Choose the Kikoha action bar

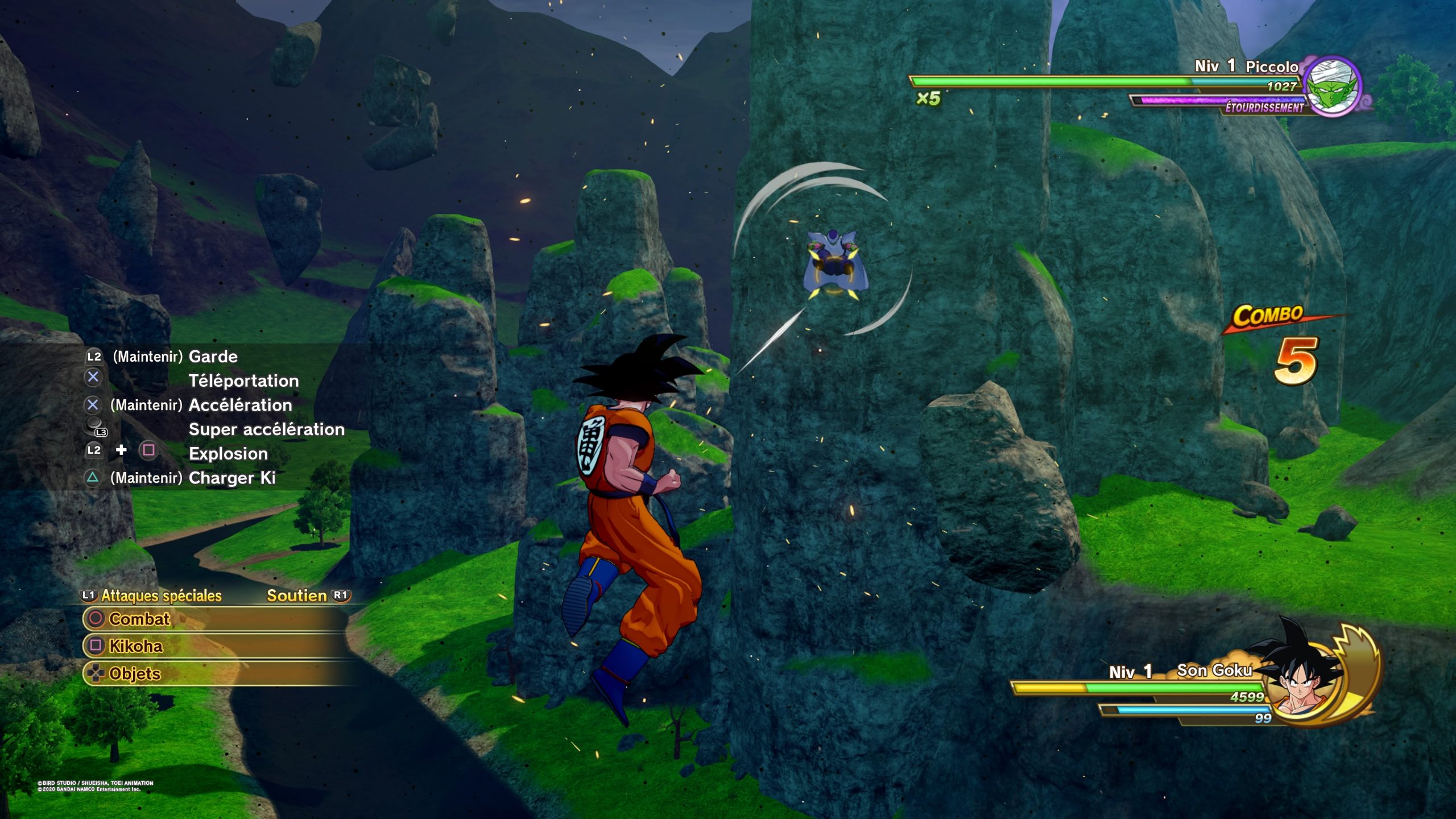pos(216,646)
